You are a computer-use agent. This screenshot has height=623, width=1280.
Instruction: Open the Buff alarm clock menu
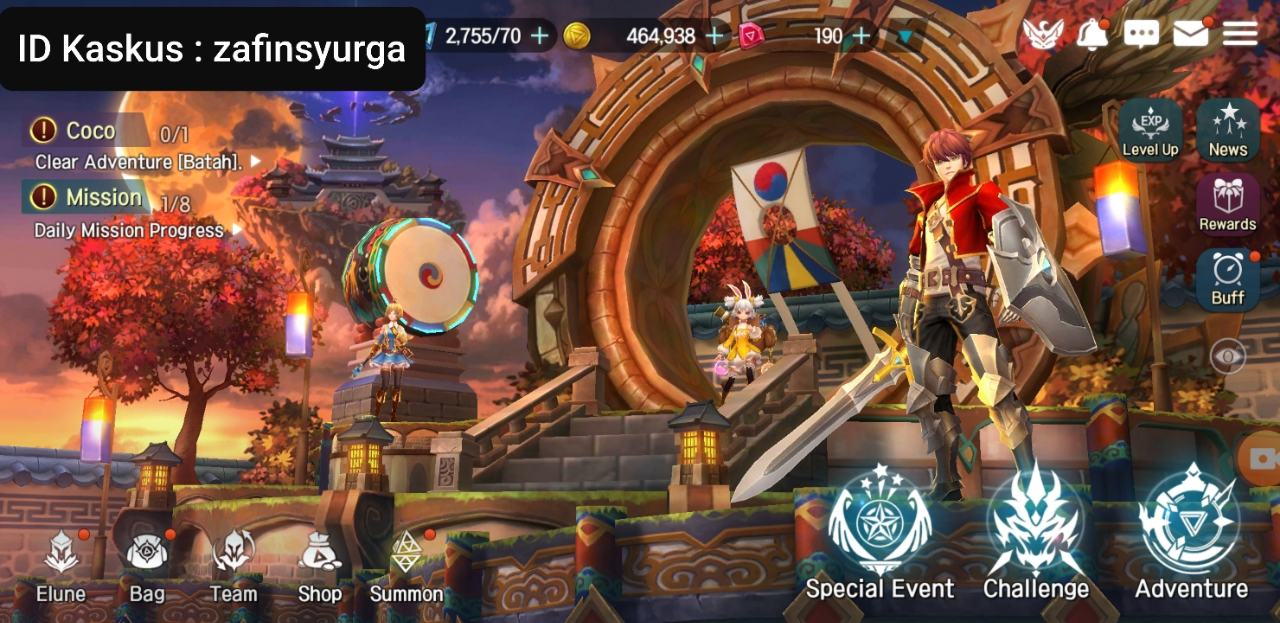point(1228,279)
